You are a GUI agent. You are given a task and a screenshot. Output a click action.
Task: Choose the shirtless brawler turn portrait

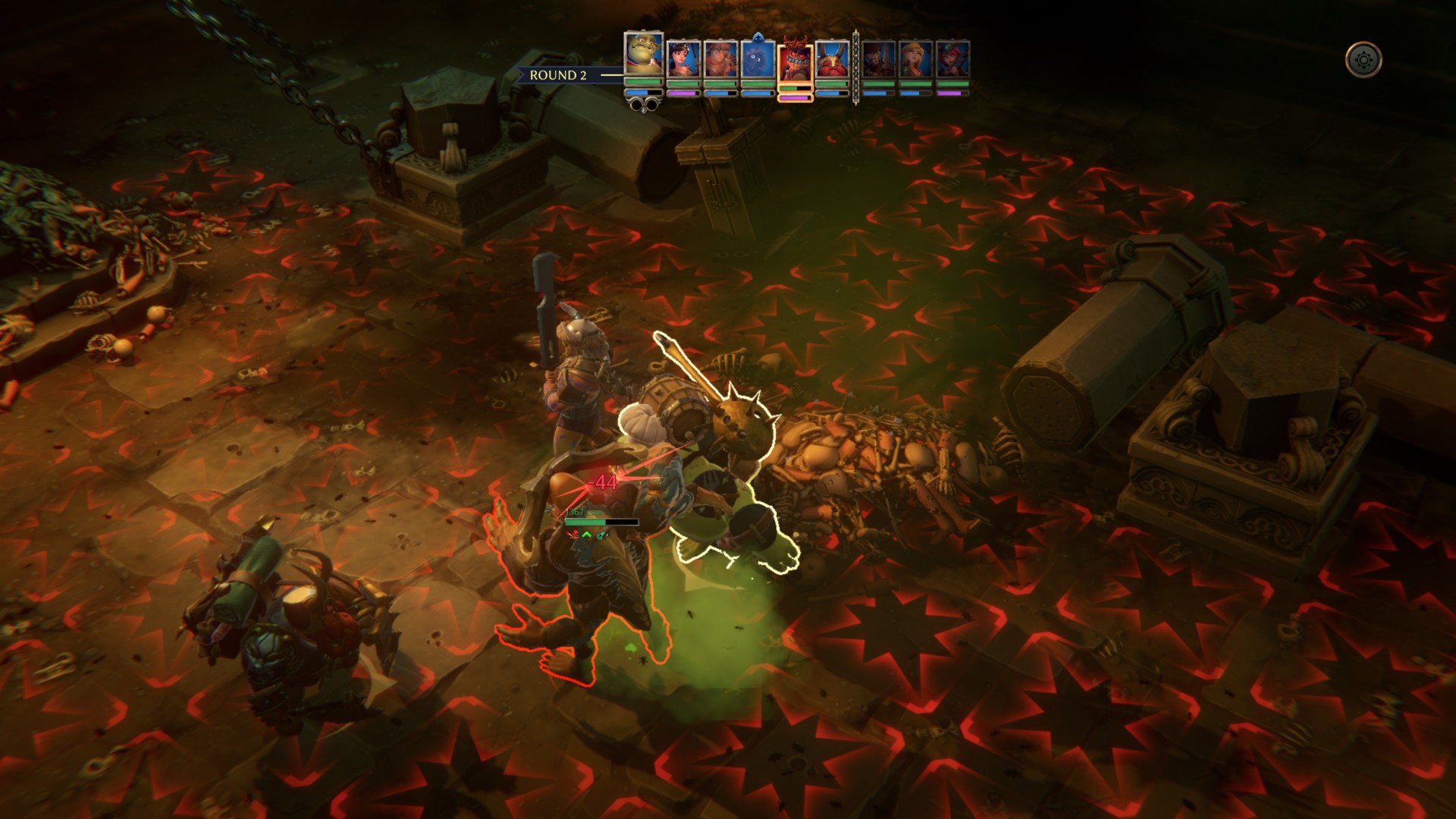pos(720,59)
